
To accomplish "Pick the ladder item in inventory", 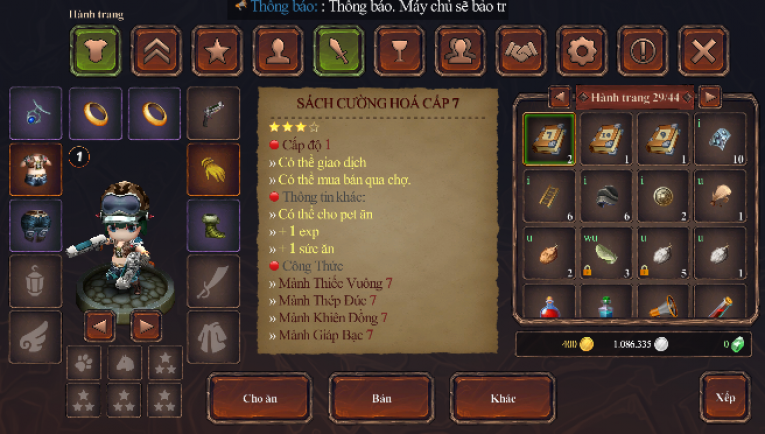I will (x=549, y=195).
